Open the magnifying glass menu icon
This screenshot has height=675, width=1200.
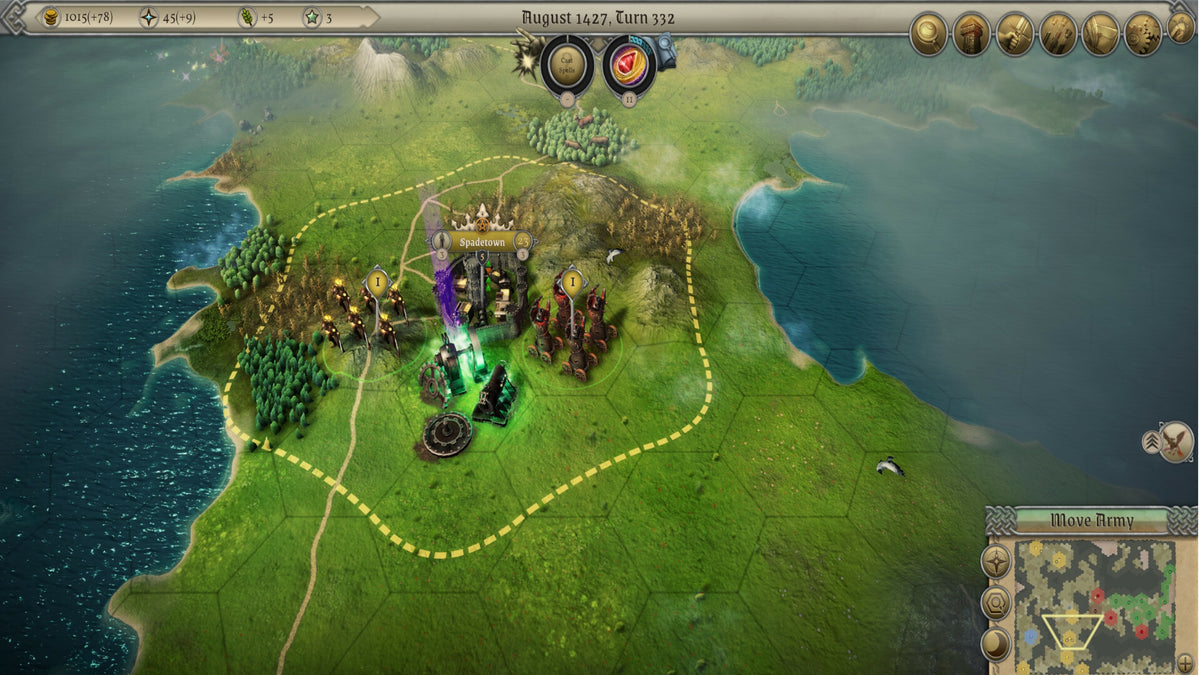coord(928,34)
